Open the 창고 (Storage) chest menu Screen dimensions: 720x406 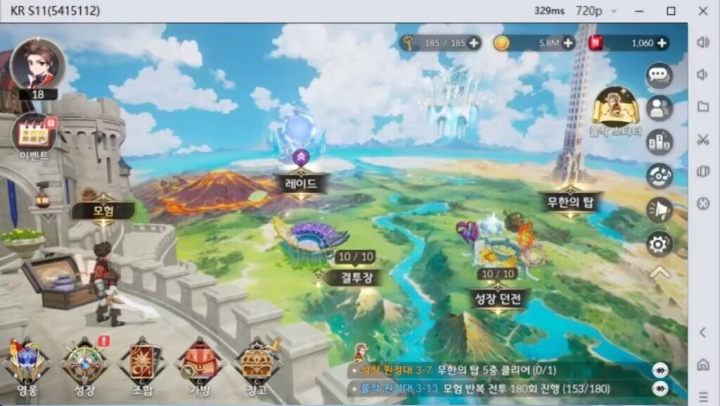tap(257, 364)
